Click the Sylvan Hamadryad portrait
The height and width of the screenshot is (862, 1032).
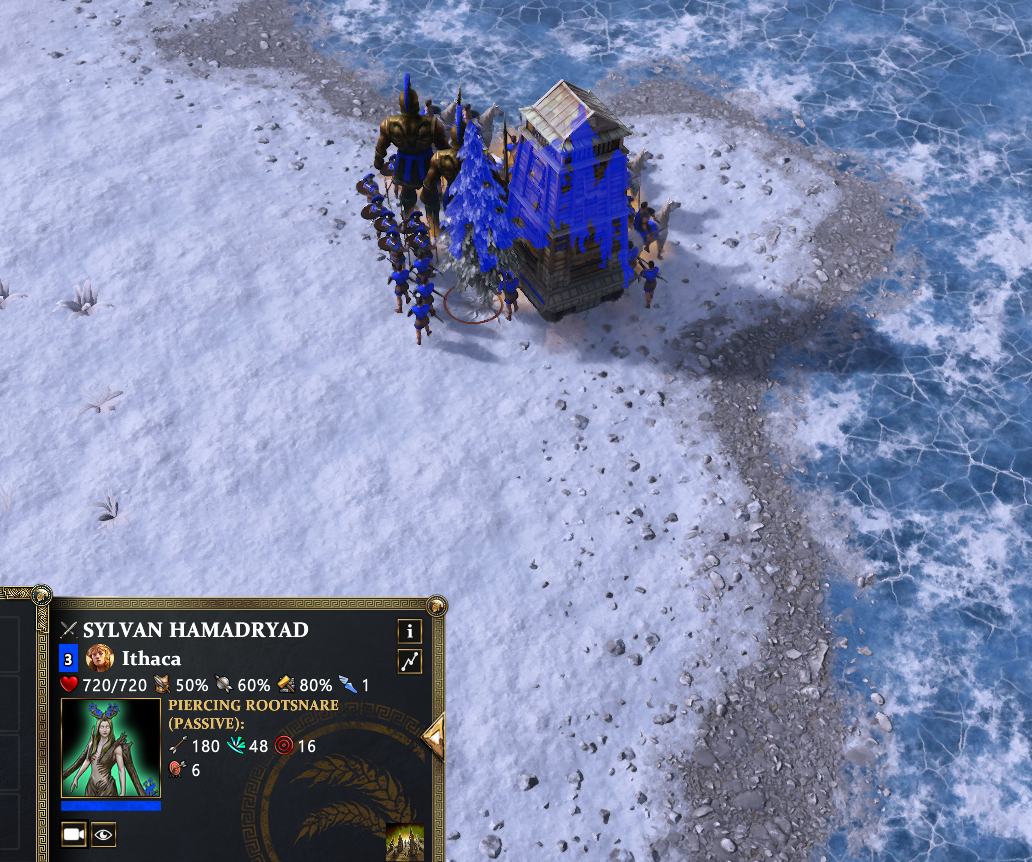(x=111, y=748)
